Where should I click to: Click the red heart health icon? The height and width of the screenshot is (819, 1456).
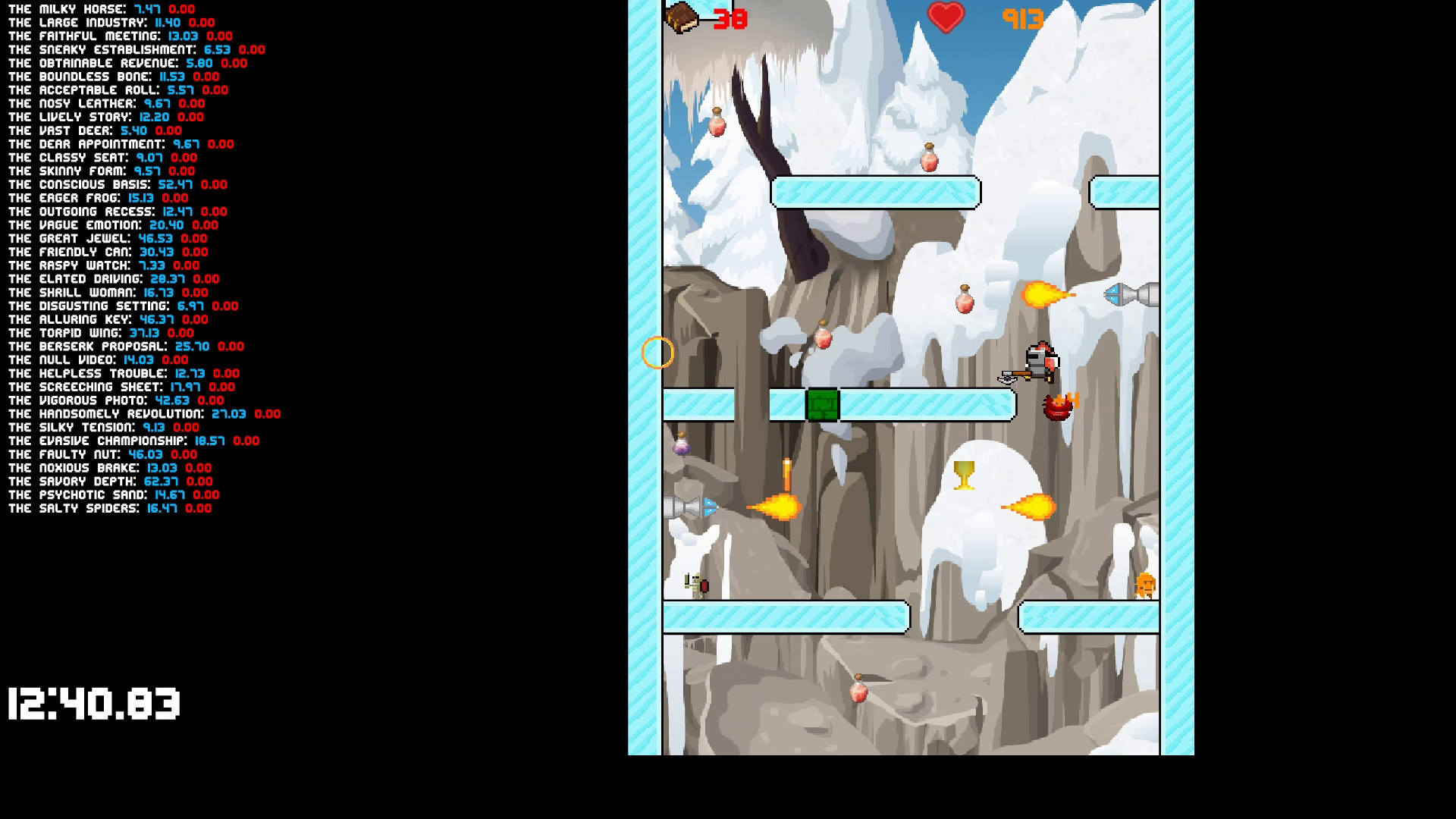click(x=946, y=17)
